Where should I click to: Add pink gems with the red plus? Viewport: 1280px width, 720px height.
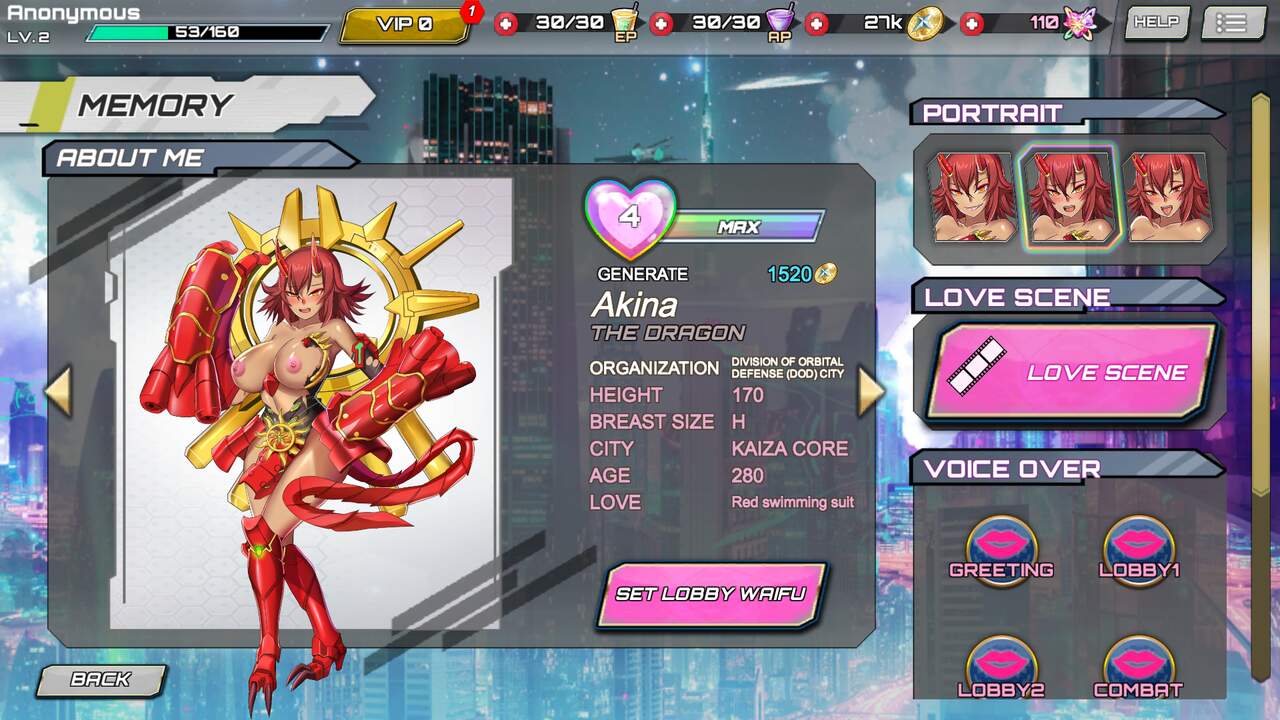coord(972,24)
